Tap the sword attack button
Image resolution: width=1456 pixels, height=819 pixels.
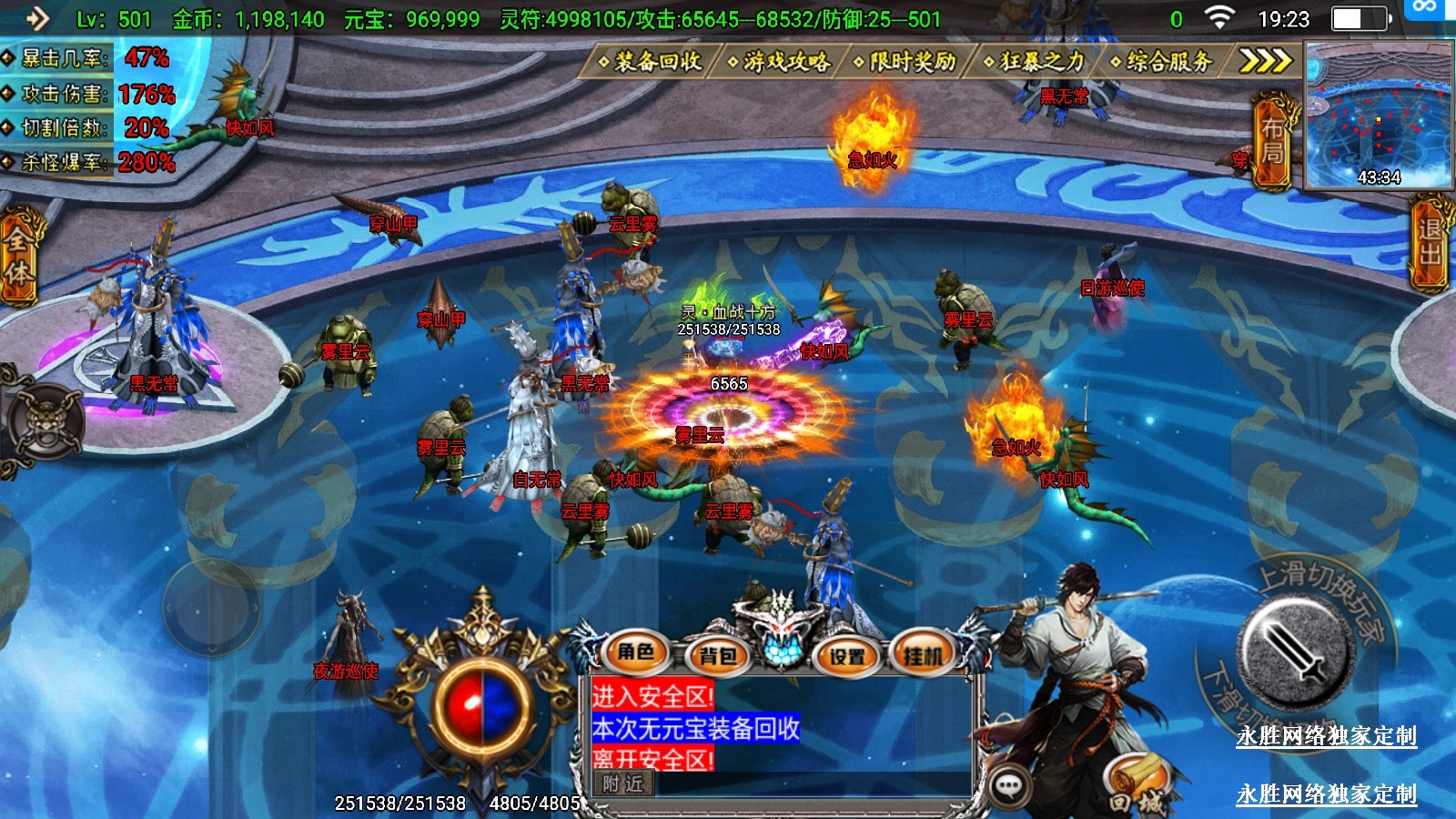tap(1296, 650)
